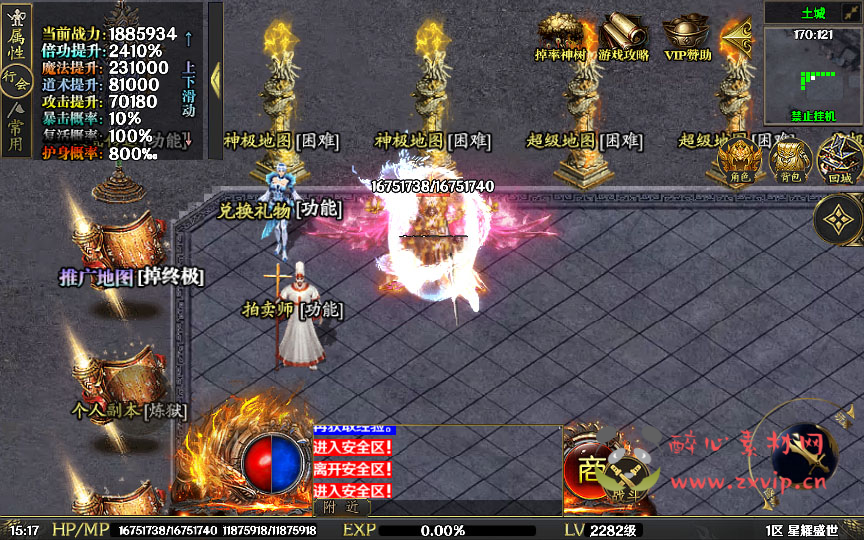This screenshot has height=540, width=864.
Task: Open the chat message log
Action: pos(440,463)
